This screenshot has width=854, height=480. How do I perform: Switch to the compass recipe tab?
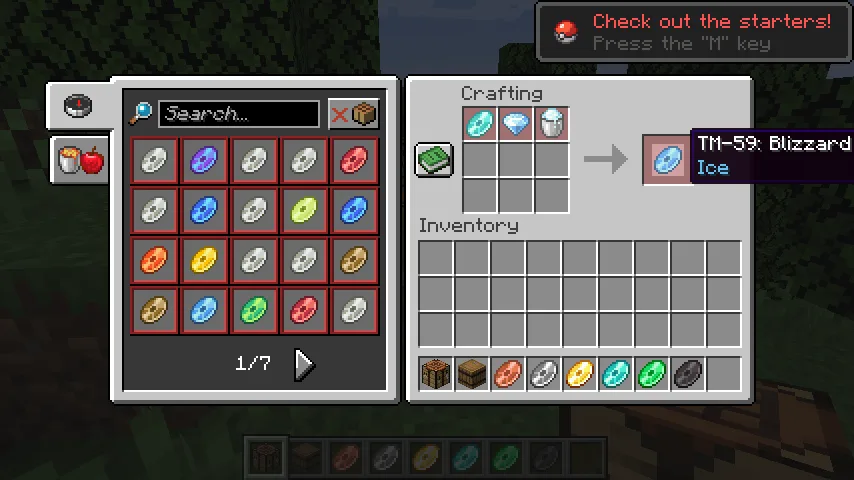click(x=78, y=106)
